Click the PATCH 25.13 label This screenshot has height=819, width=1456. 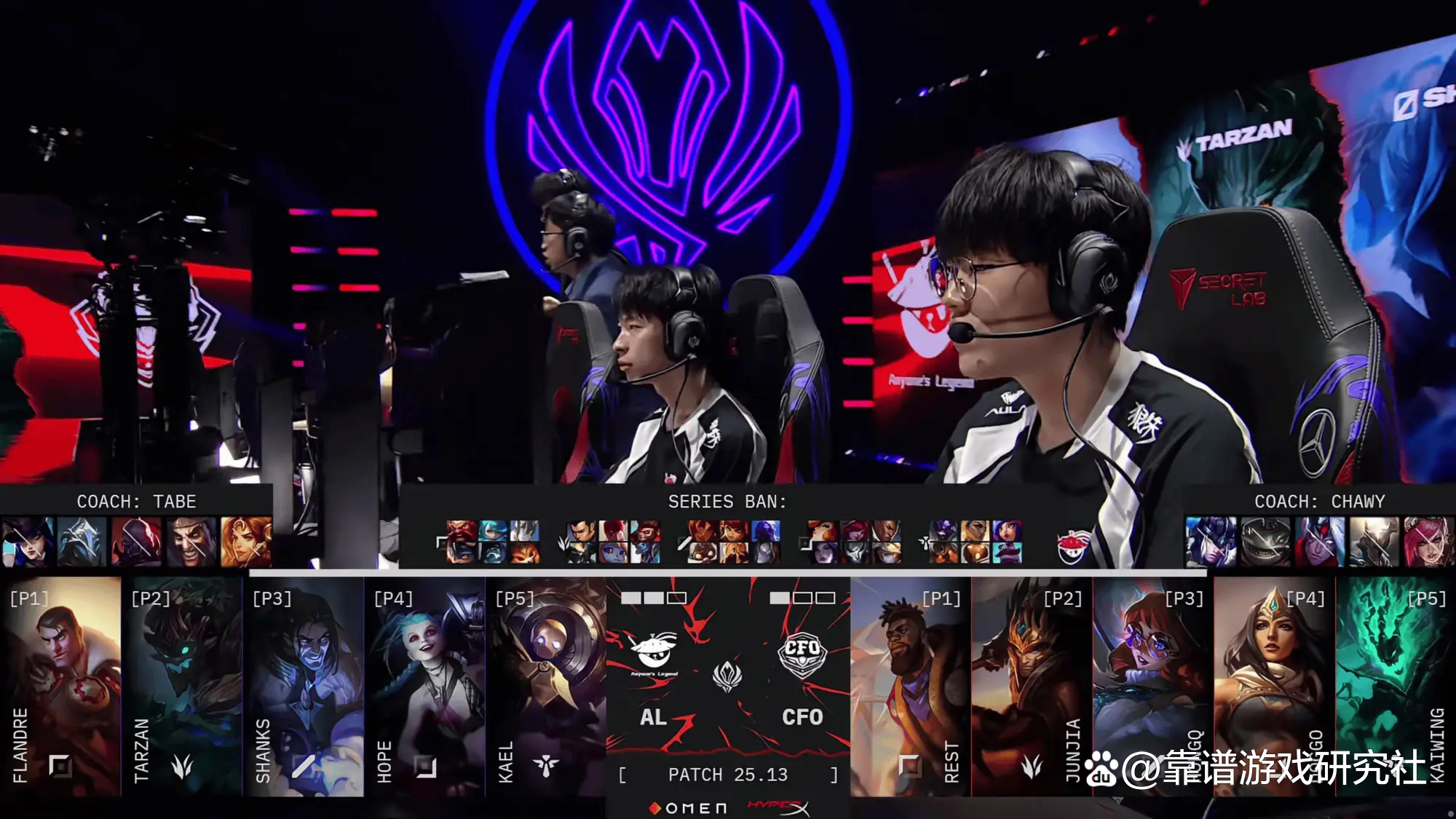[x=727, y=775]
